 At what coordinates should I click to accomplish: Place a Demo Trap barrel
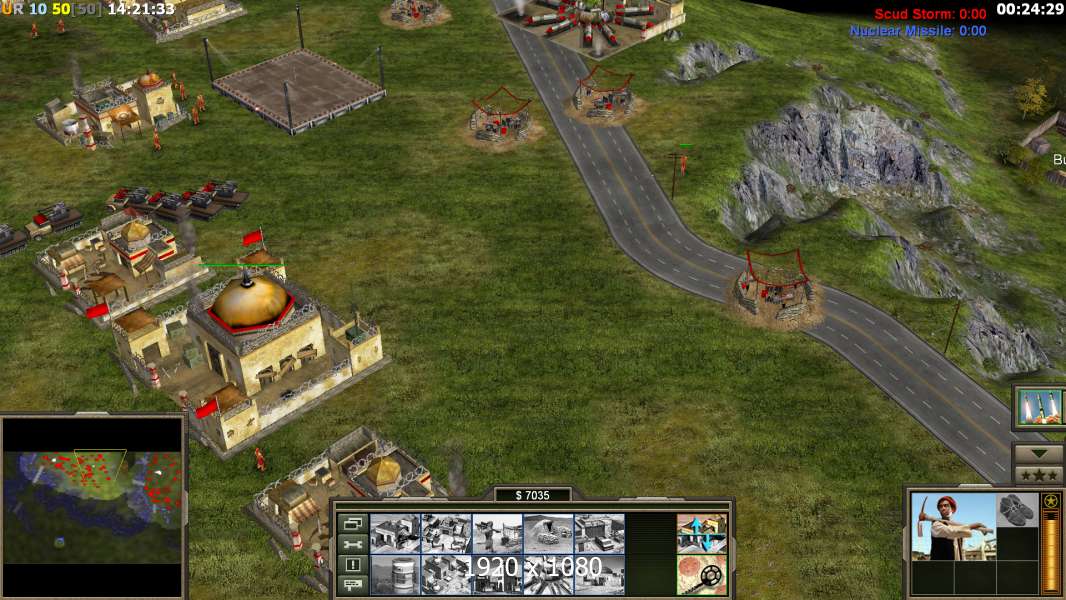coord(394,574)
